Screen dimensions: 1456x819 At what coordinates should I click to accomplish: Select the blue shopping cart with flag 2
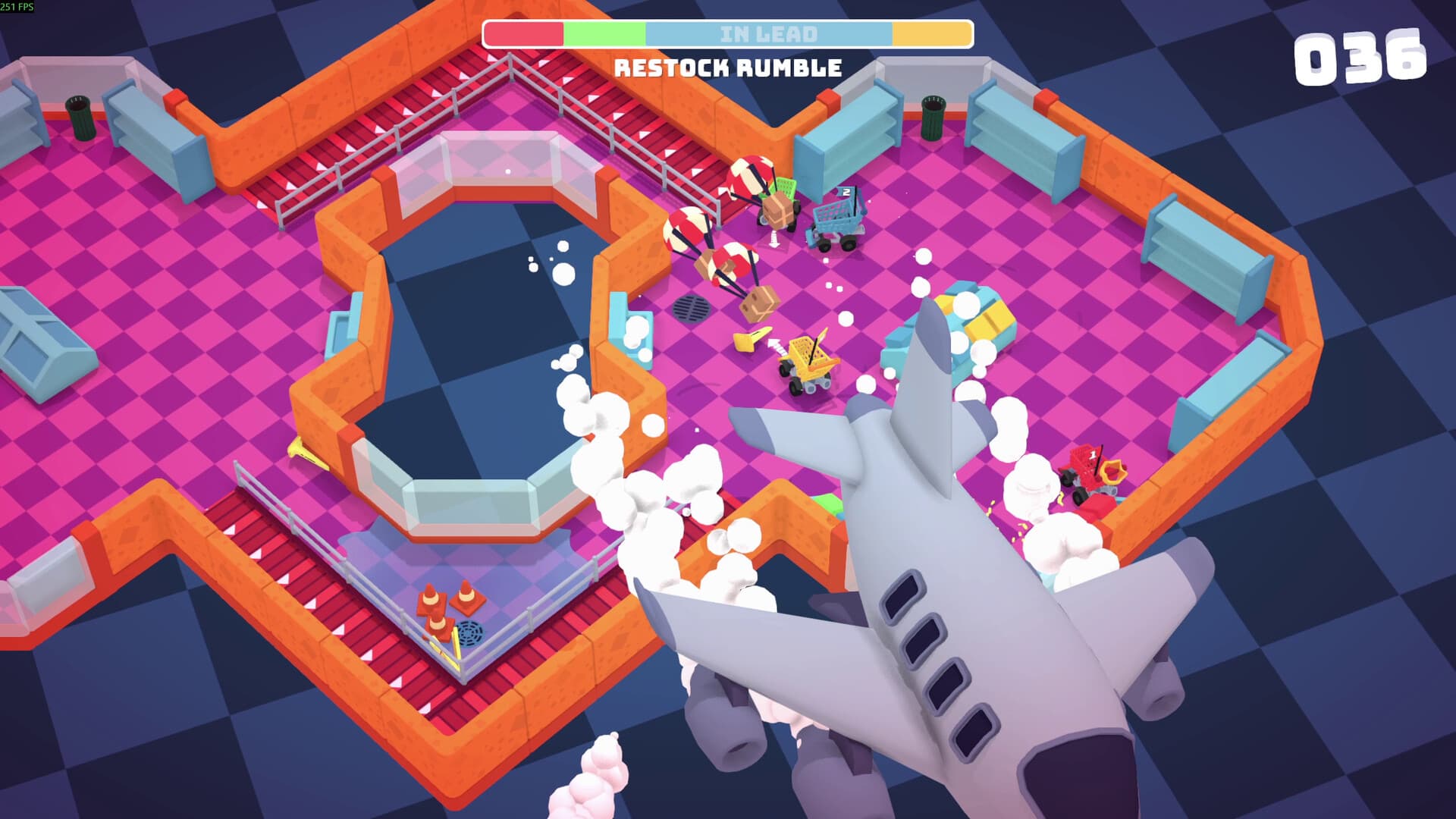click(x=838, y=220)
